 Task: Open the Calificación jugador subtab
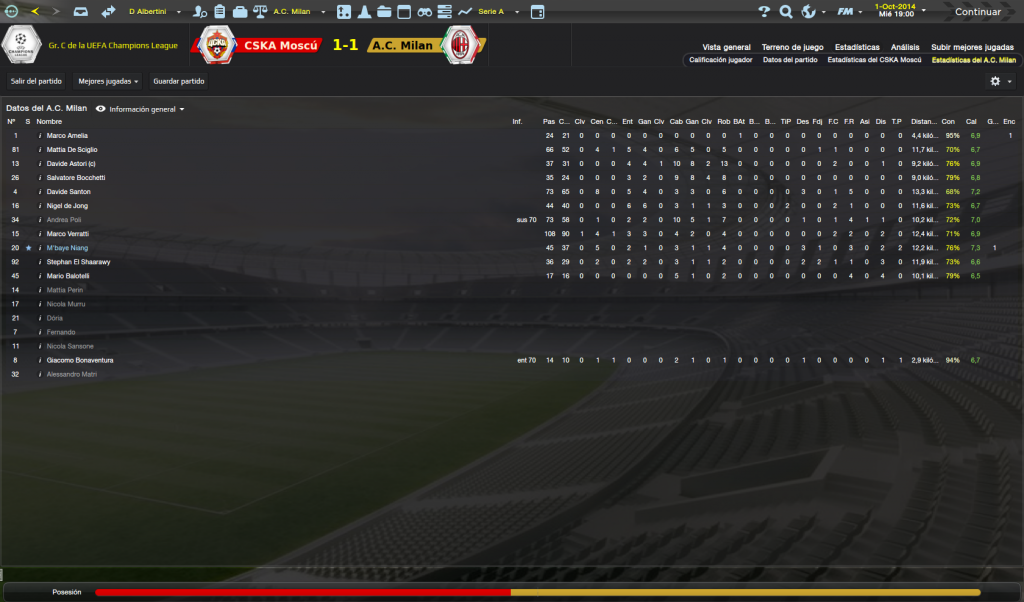coord(721,60)
